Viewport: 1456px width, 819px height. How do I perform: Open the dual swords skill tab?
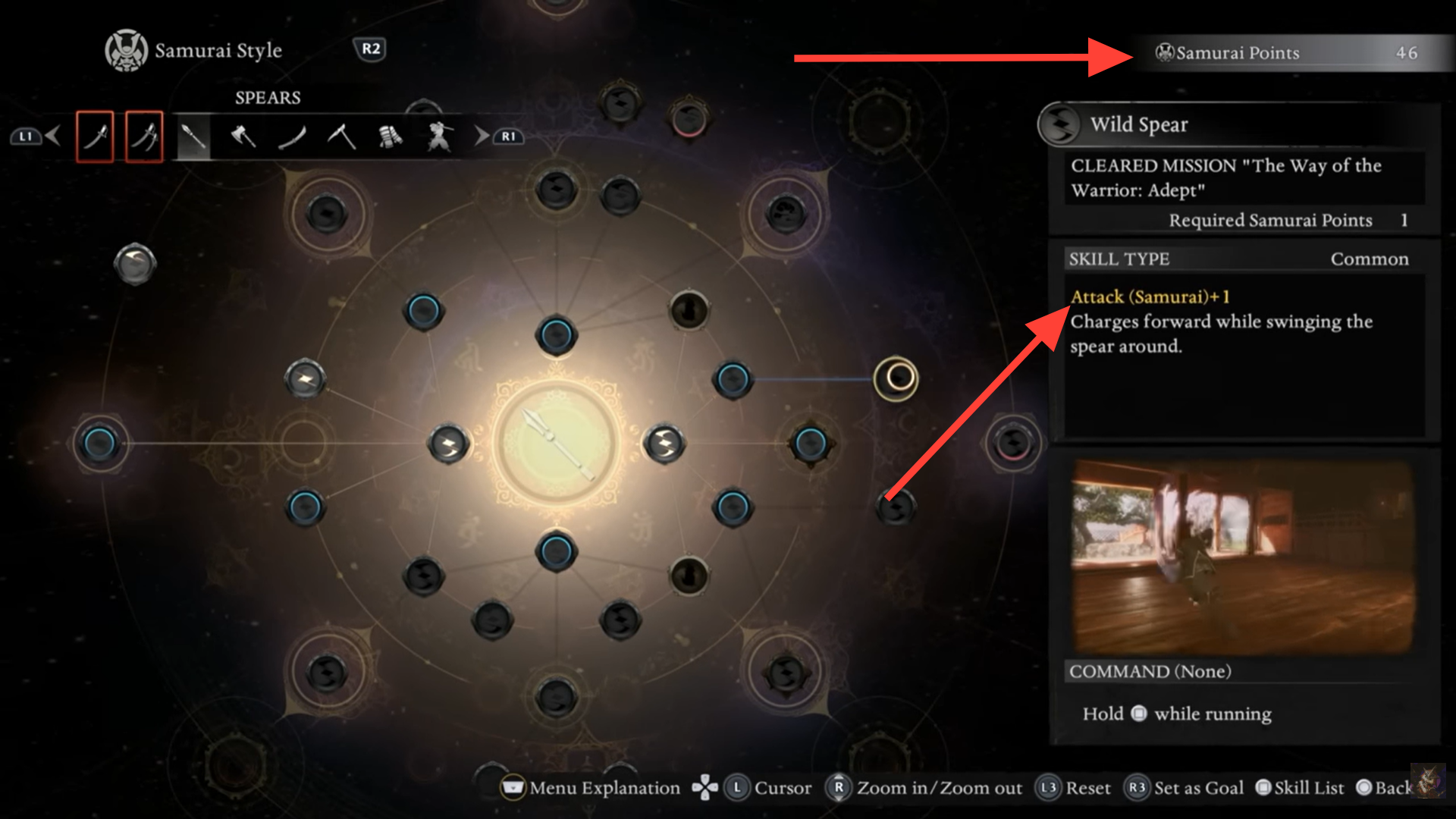[144, 136]
